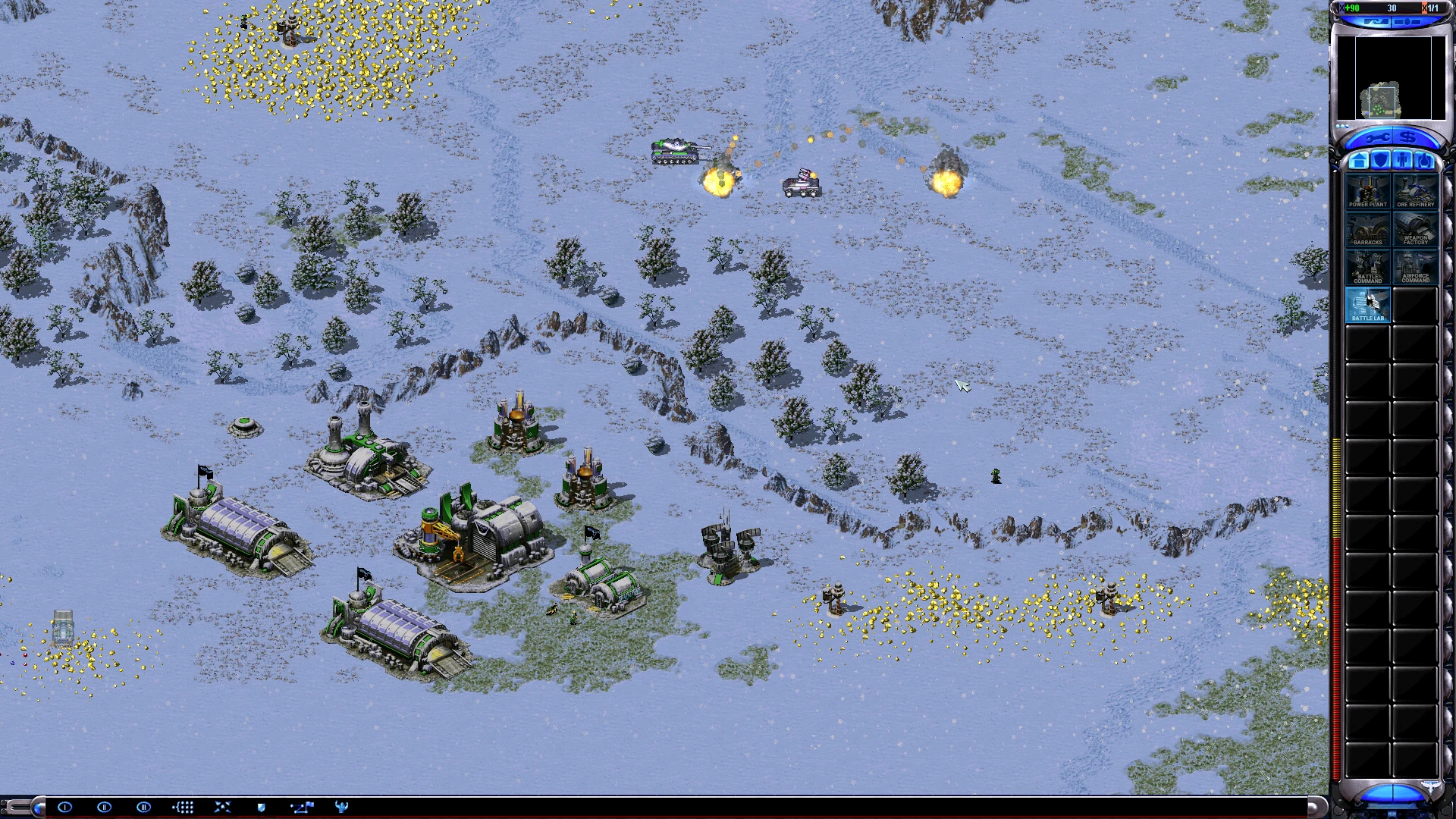
Task: Queue up the Barracks structure
Action: 1367,229
